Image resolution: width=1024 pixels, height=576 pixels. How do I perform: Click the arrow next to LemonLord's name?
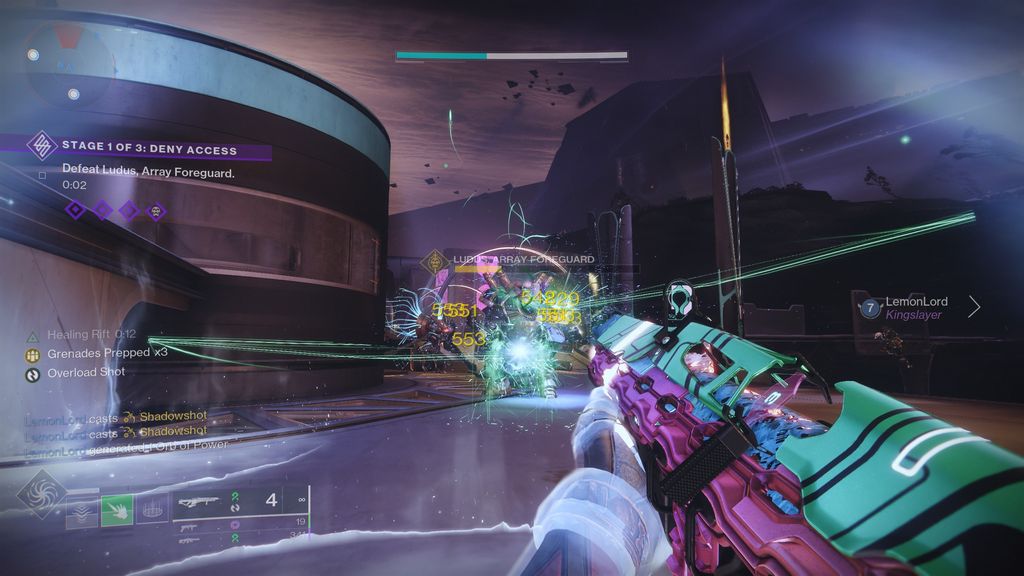(x=974, y=307)
